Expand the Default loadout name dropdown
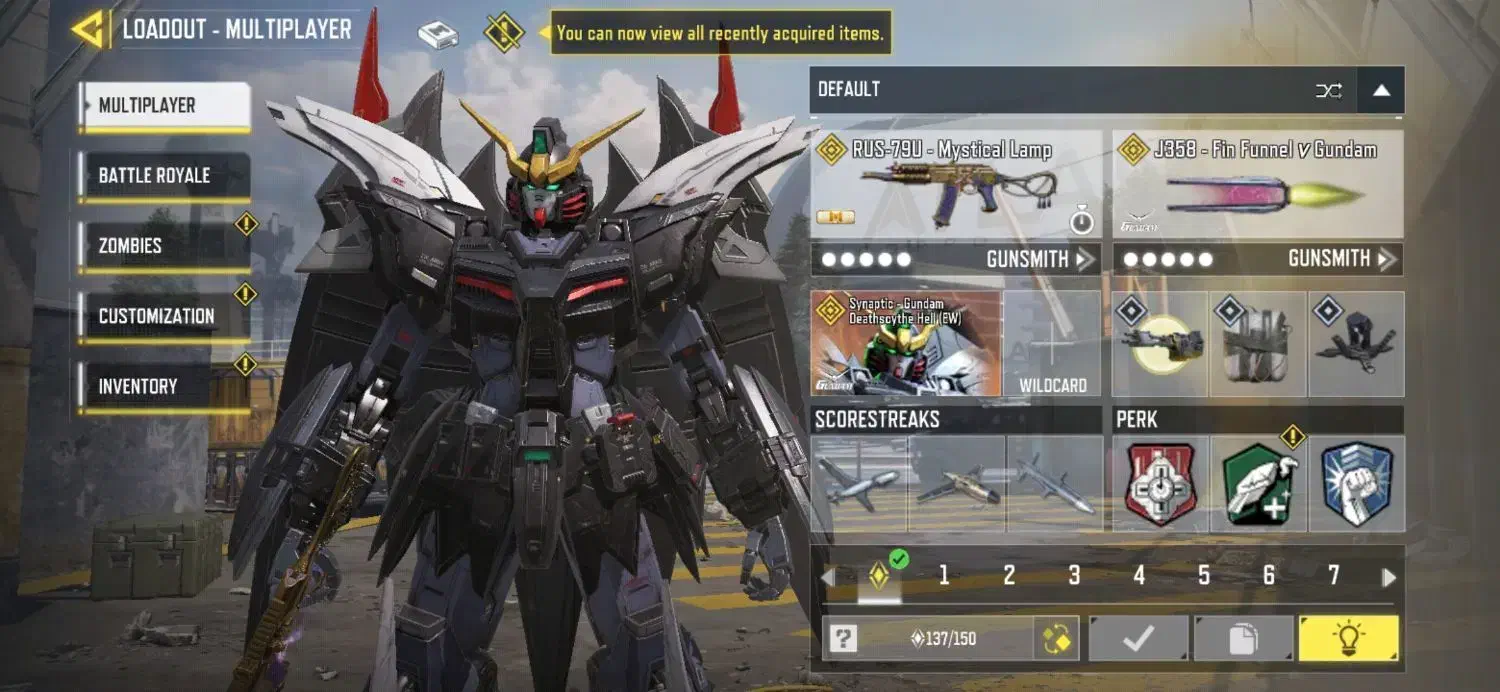 point(1381,90)
